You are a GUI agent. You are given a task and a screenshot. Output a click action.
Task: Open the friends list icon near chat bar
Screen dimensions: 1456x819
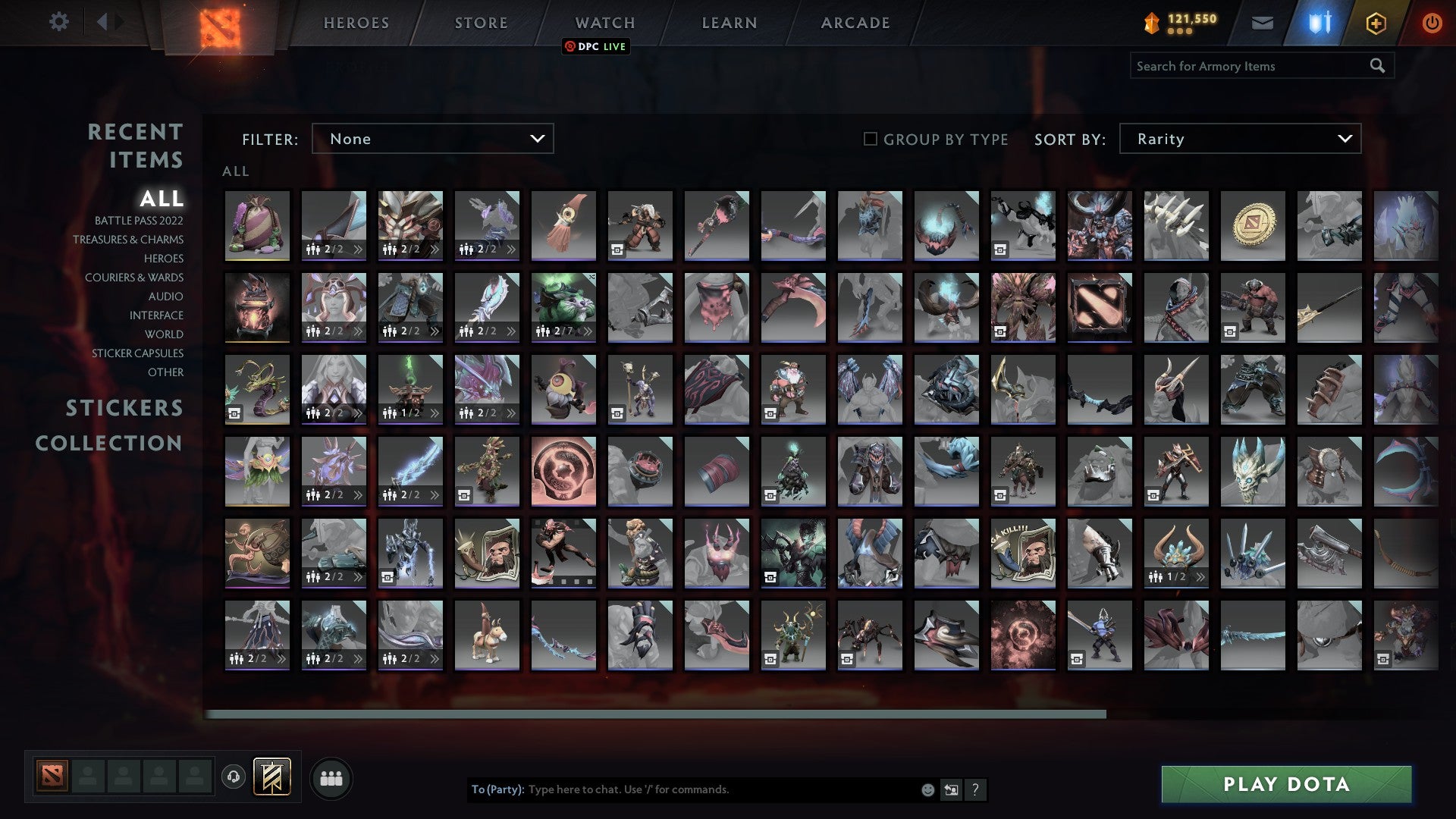click(331, 777)
